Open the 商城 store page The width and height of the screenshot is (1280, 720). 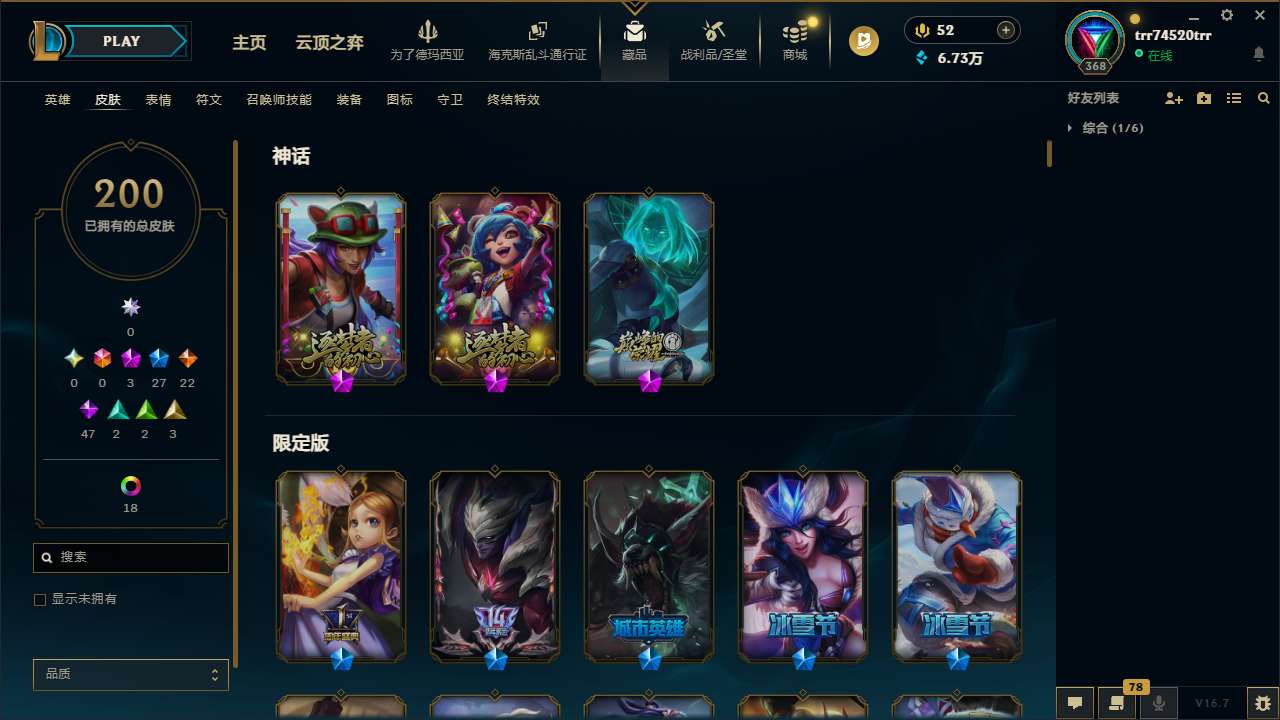(x=794, y=41)
